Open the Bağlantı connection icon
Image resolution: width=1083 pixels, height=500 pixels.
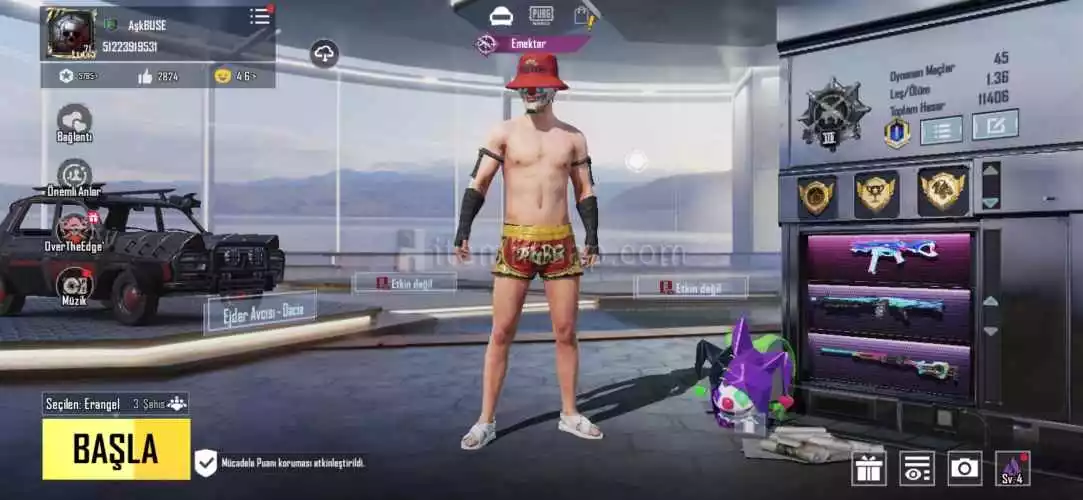pyautogui.click(x=74, y=121)
